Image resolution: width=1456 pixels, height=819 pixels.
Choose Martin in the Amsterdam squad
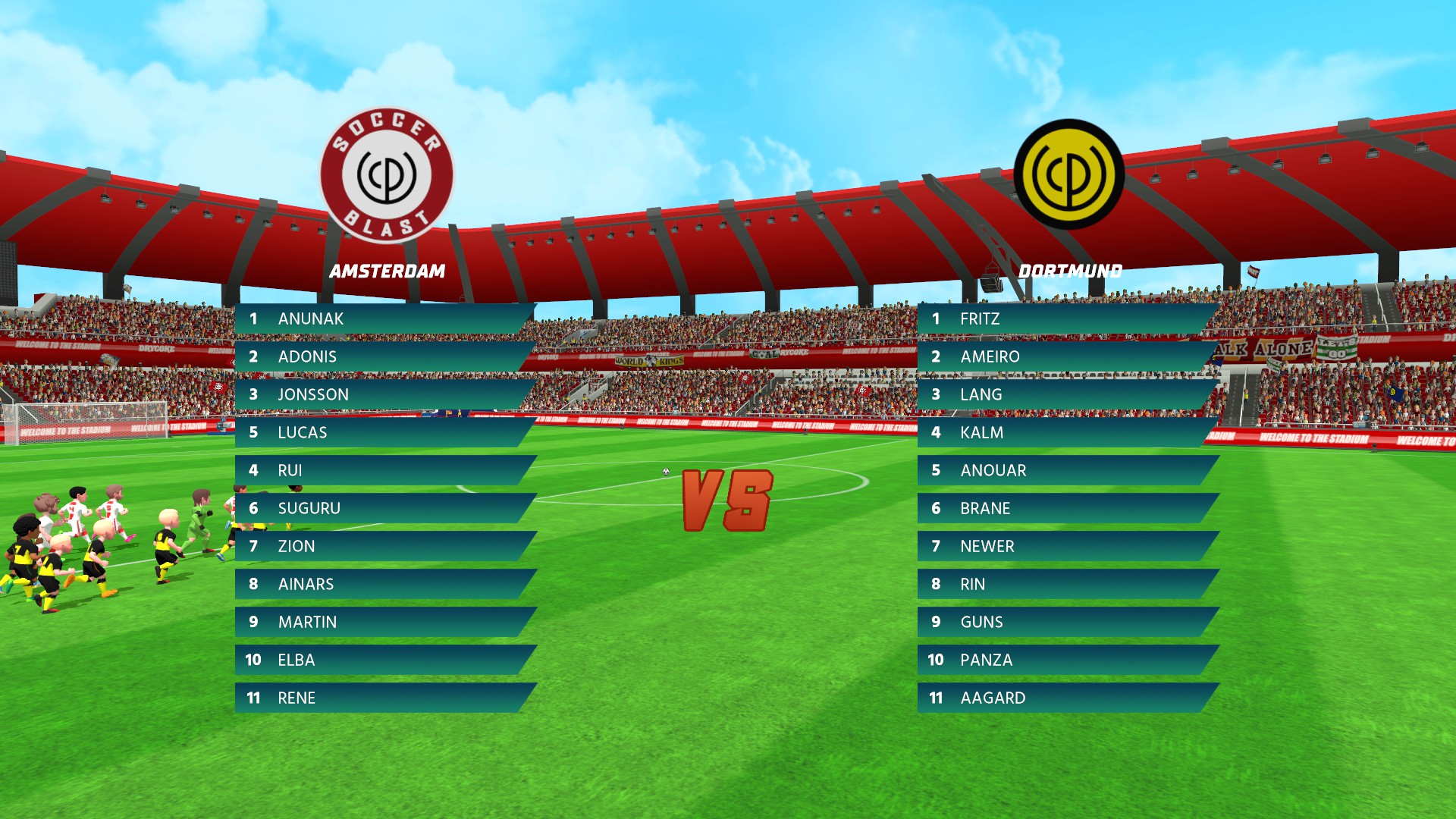coord(383,622)
